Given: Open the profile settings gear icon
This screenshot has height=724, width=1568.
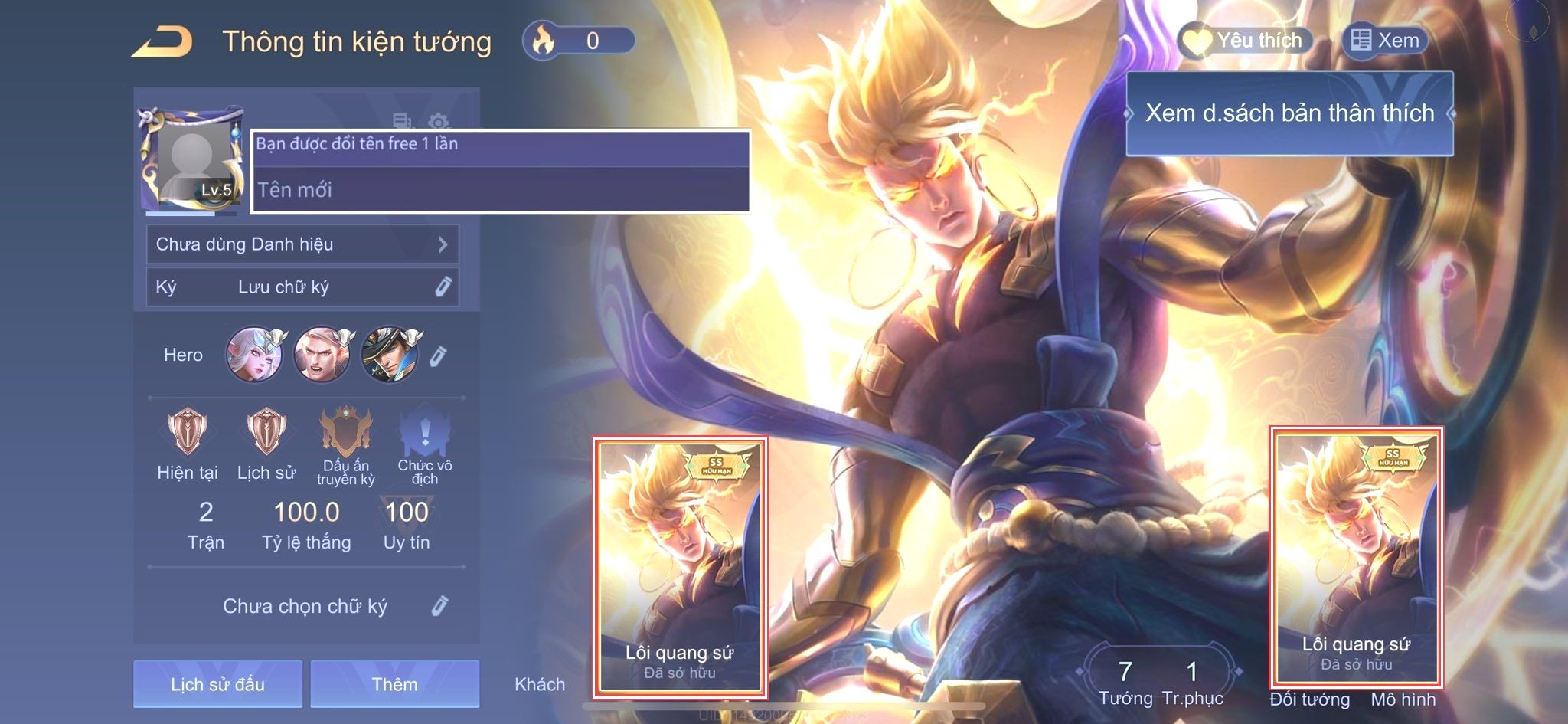Looking at the screenshot, I should pos(438,121).
